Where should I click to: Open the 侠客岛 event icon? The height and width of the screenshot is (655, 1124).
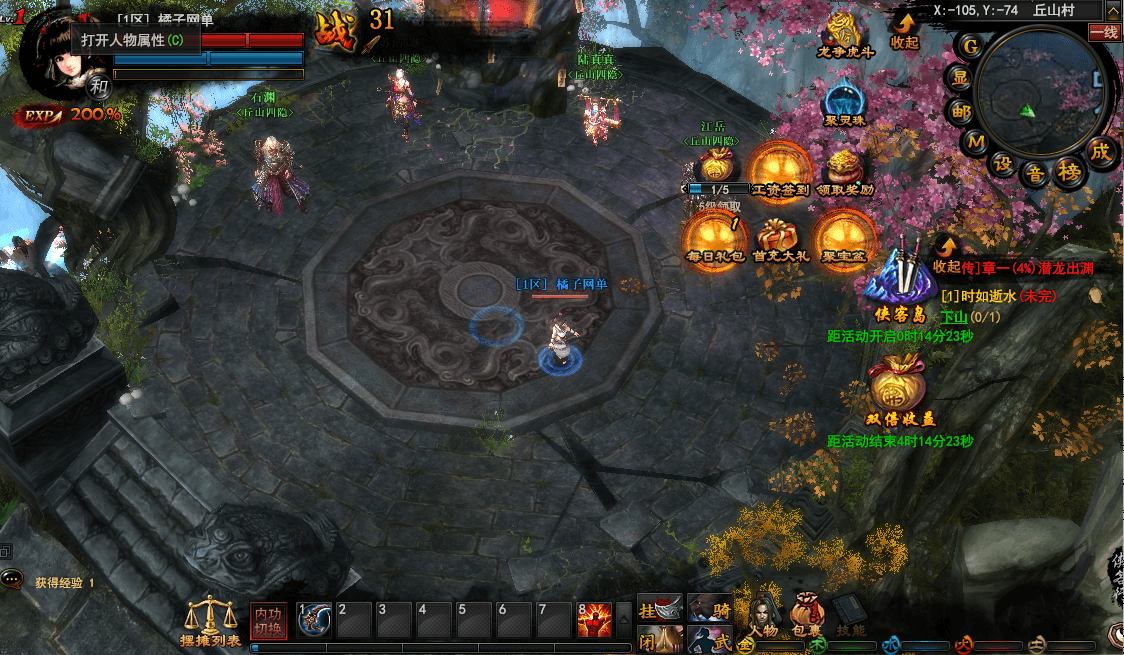point(897,280)
